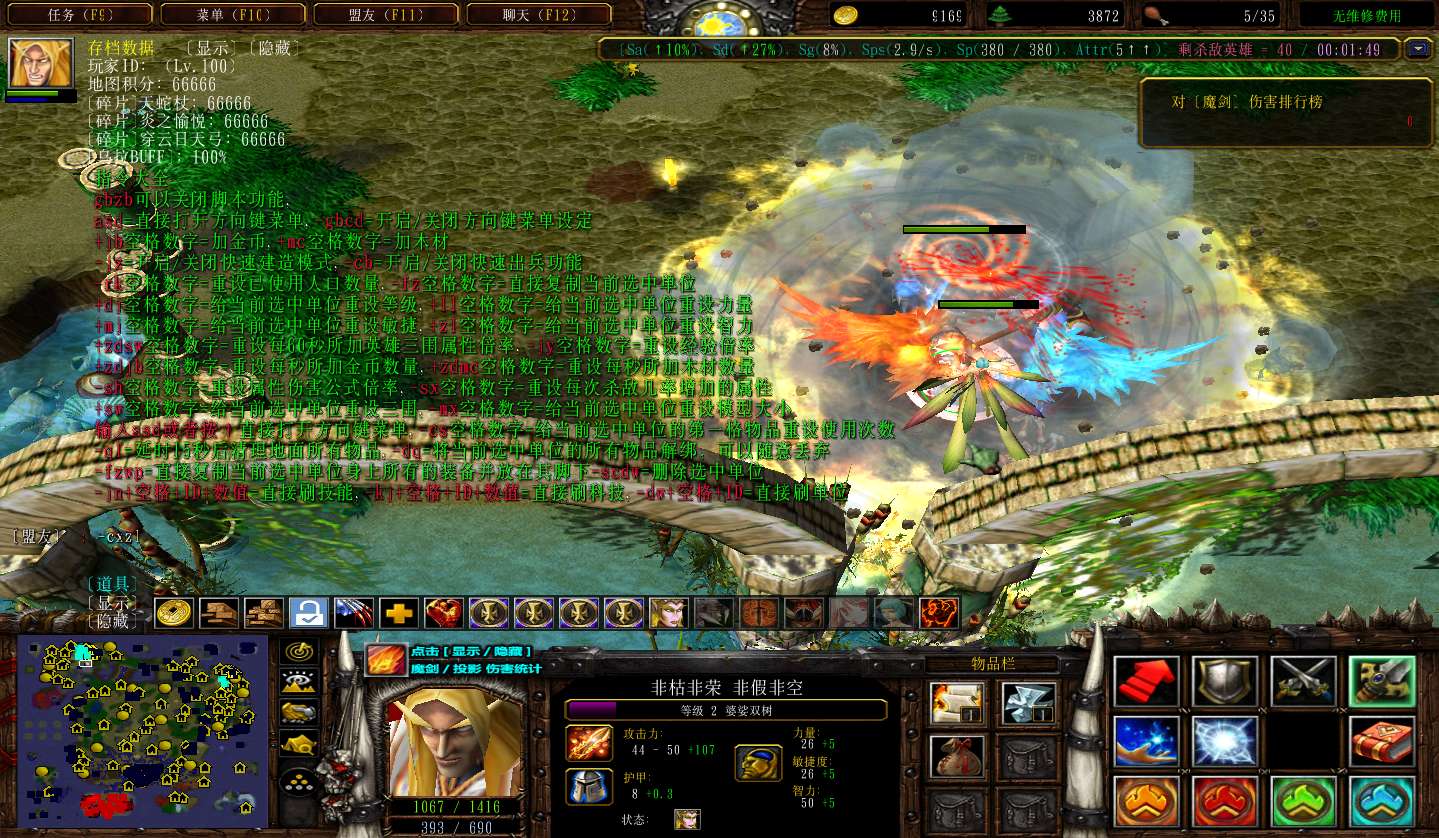Click the minimap to move the camera

coord(142,730)
